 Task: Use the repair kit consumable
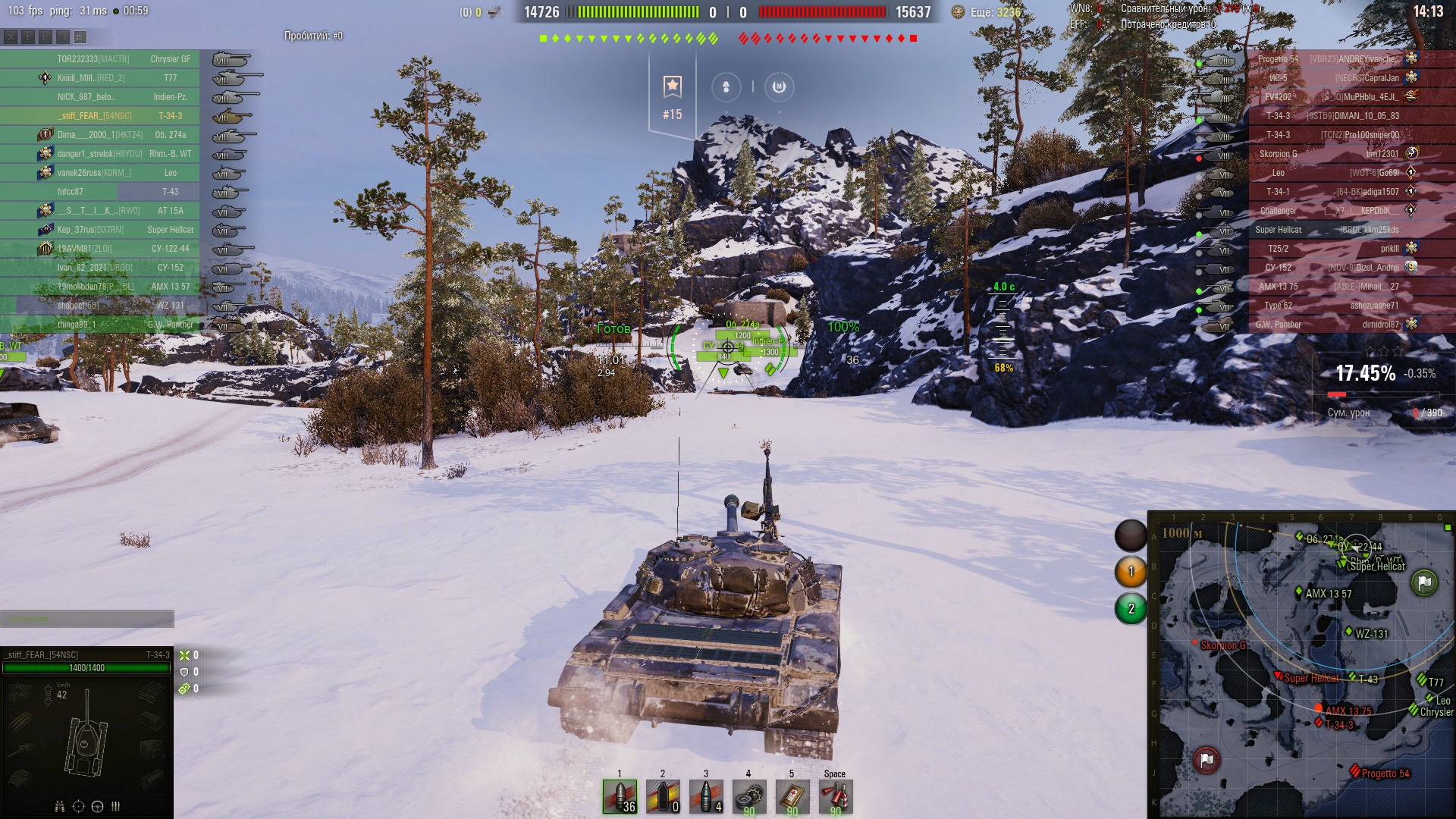tap(749, 797)
